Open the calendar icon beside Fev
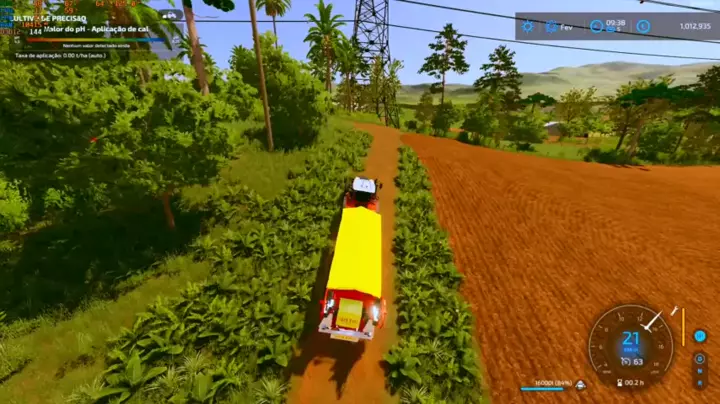The height and width of the screenshot is (404, 720). tap(551, 26)
